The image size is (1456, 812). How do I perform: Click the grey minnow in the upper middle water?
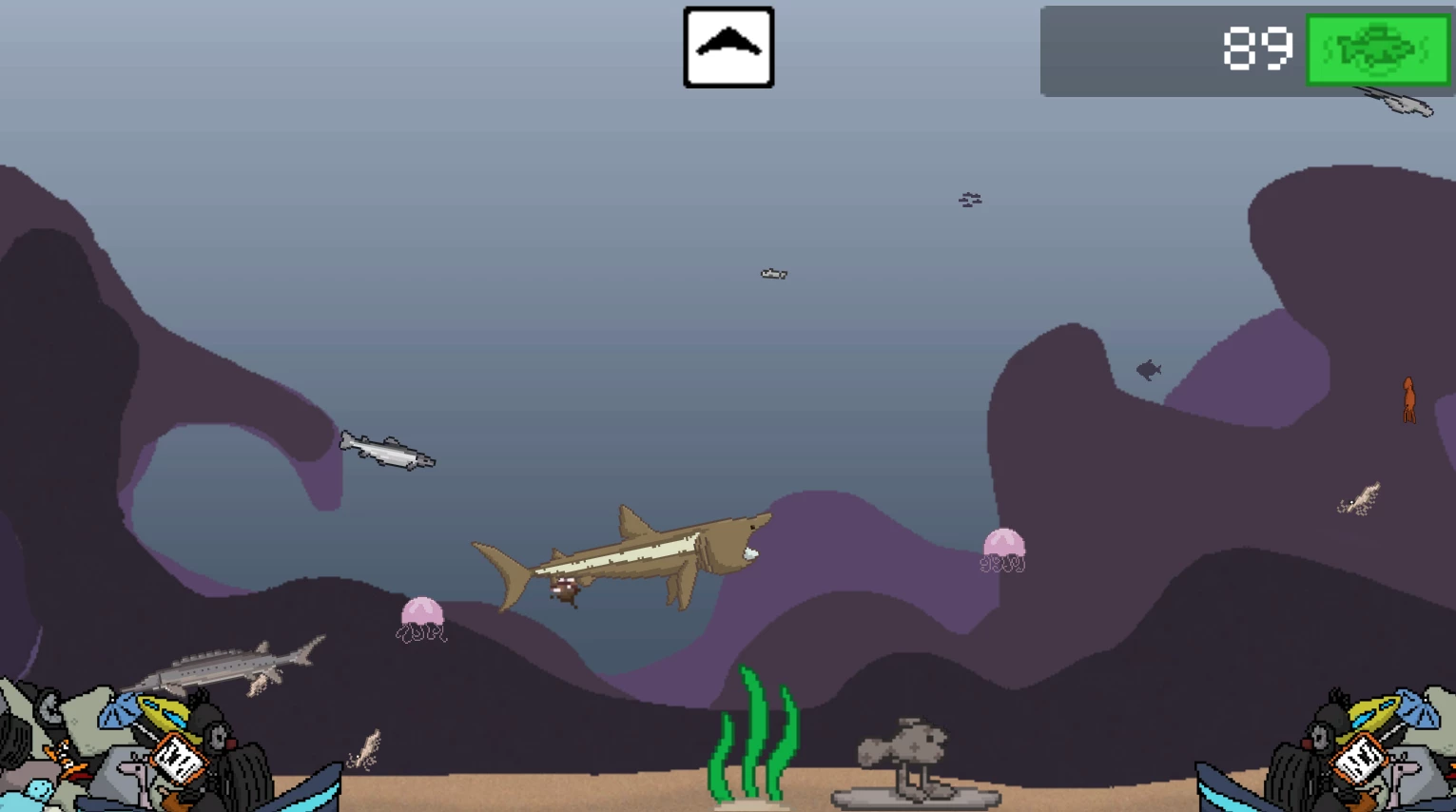(772, 274)
